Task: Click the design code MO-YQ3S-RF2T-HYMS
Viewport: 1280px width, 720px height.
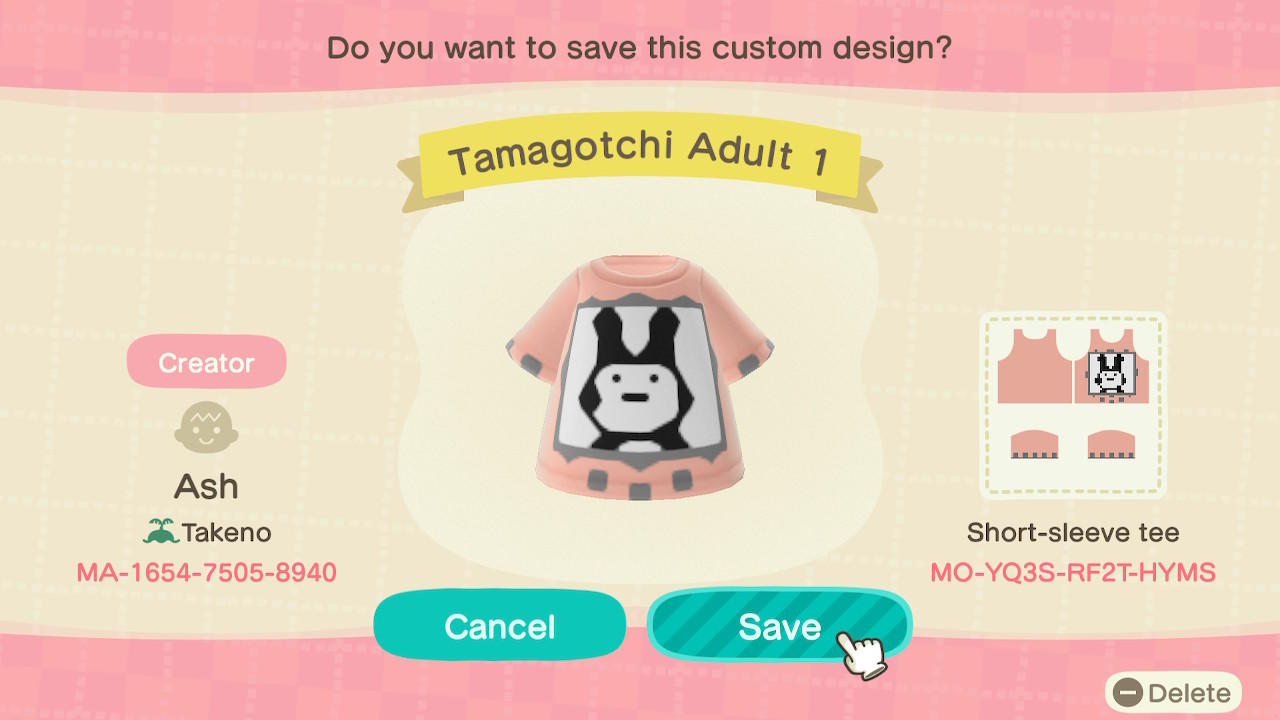Action: (1073, 572)
